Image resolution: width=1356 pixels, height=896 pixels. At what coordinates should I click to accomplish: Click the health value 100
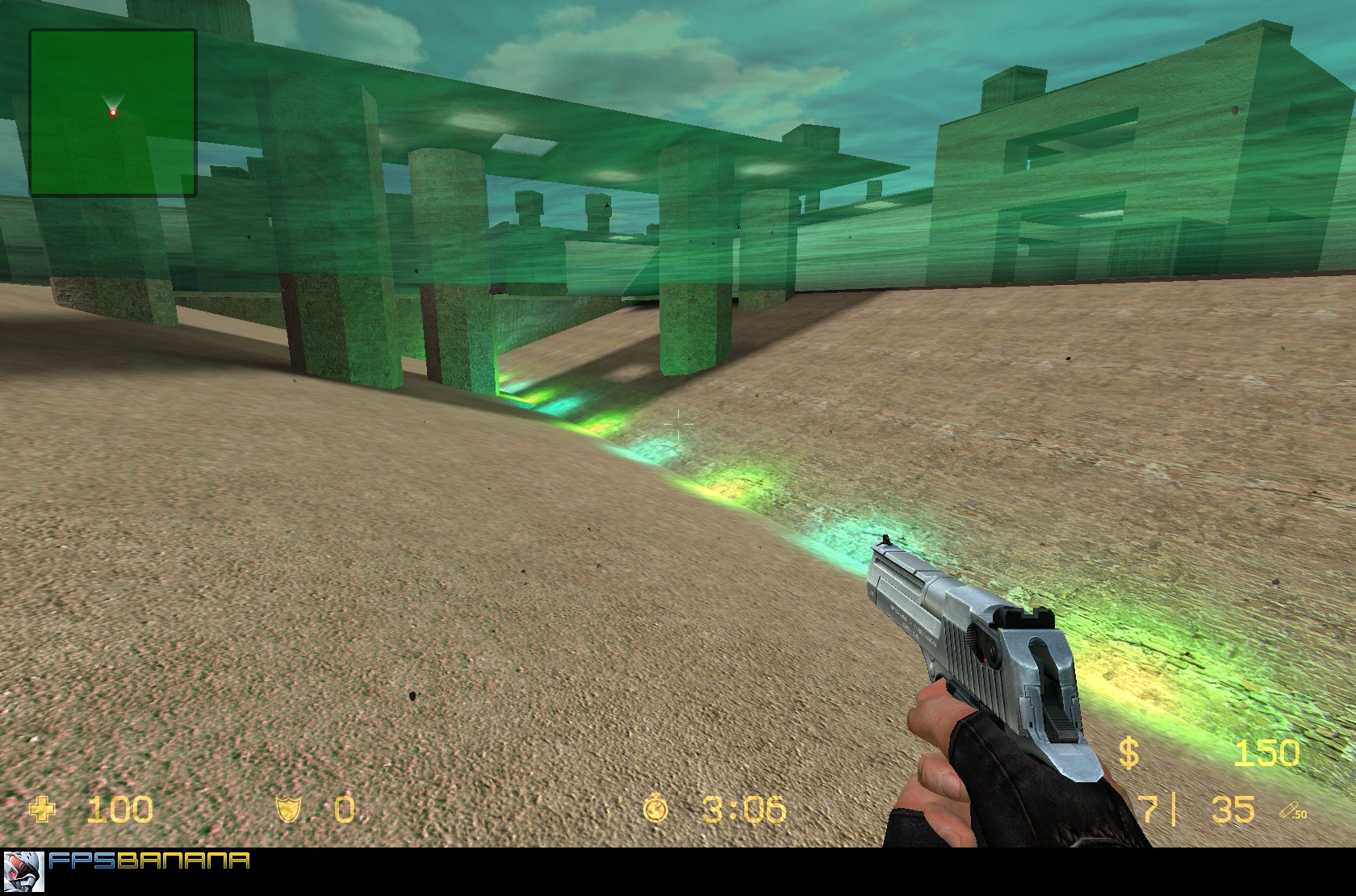click(x=119, y=809)
